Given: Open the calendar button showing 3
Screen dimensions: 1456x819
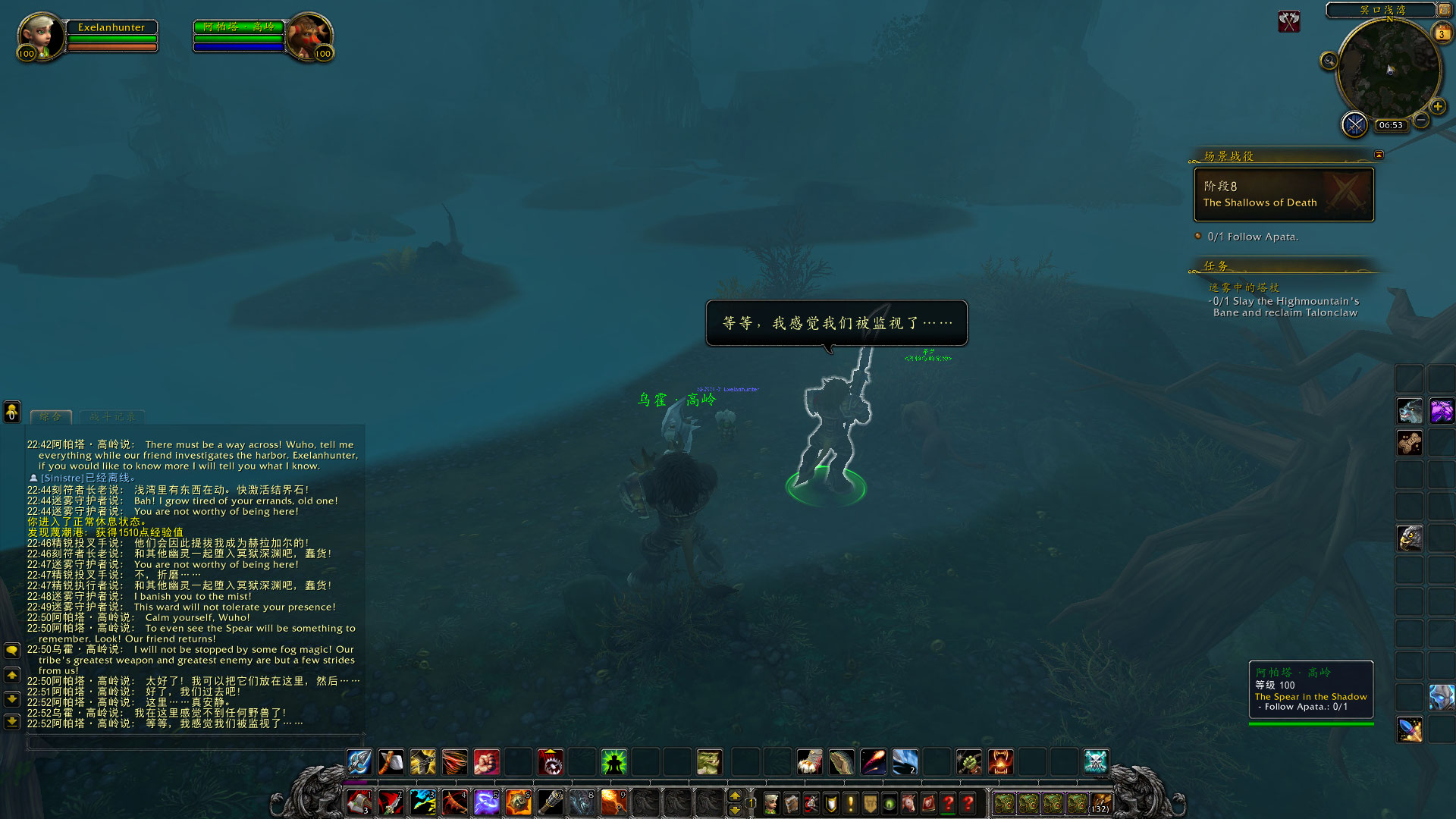Looking at the screenshot, I should [1441, 33].
